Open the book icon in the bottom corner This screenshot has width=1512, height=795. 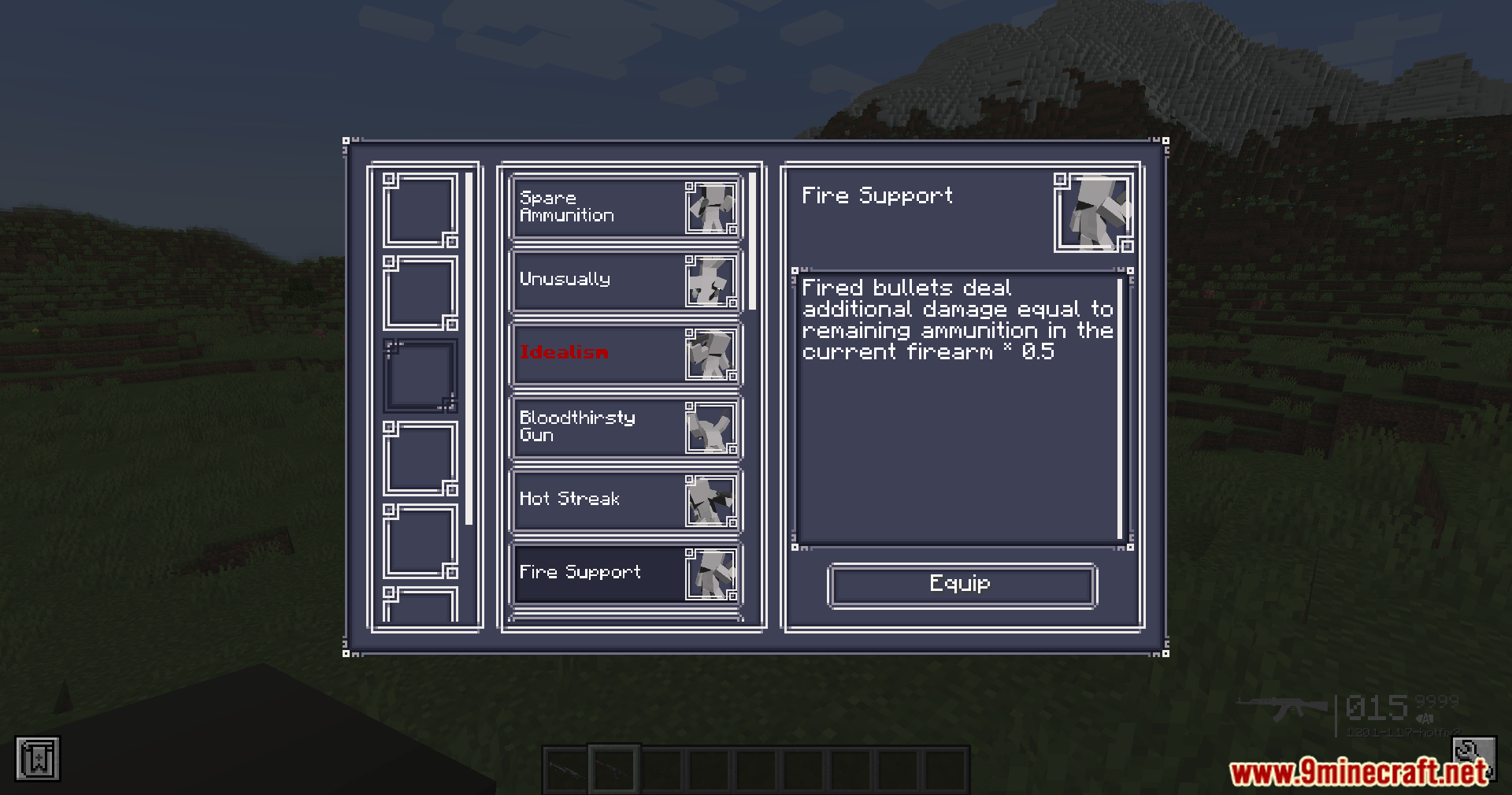tap(38, 759)
